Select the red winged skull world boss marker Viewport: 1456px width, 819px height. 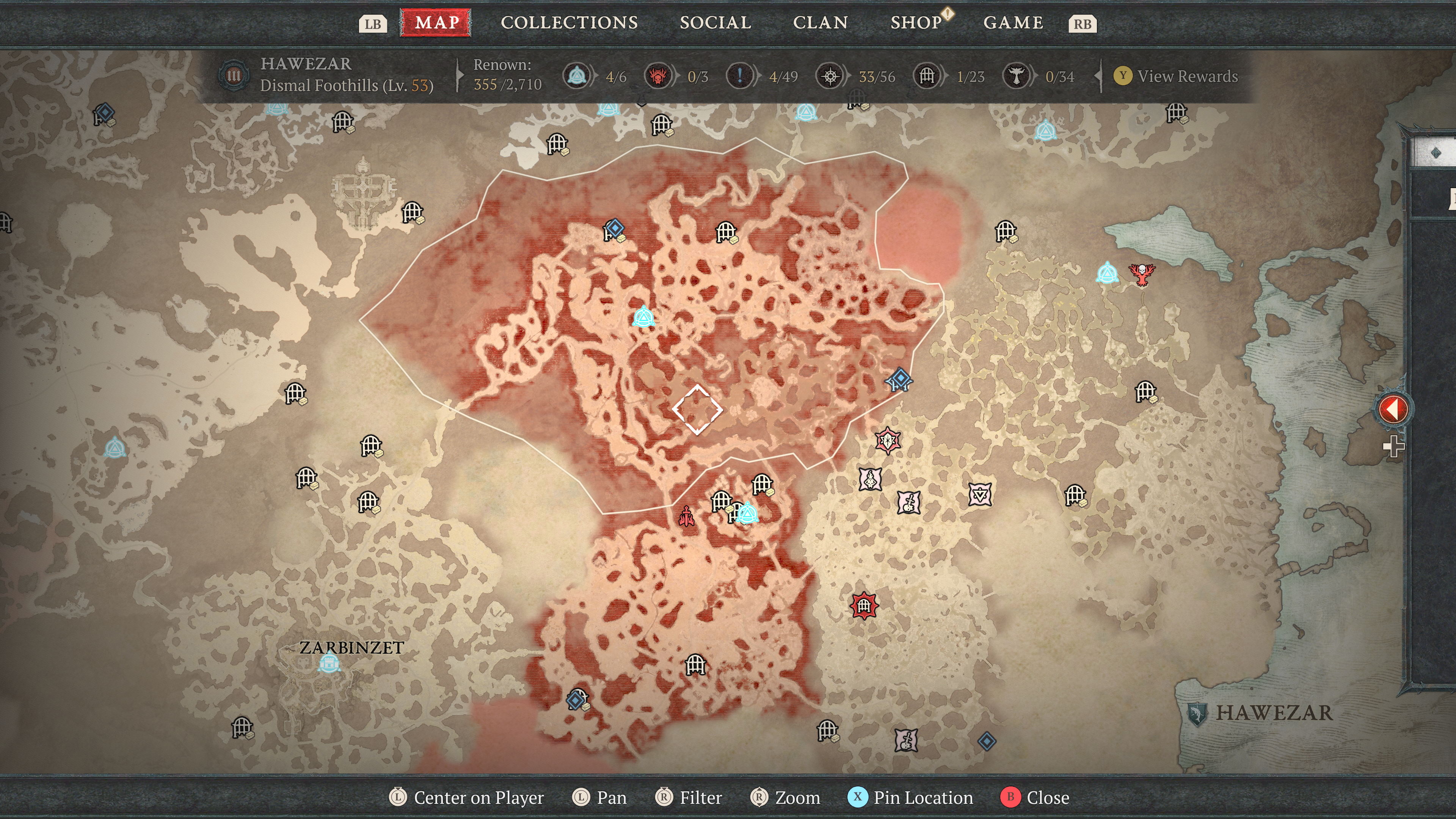(1142, 274)
